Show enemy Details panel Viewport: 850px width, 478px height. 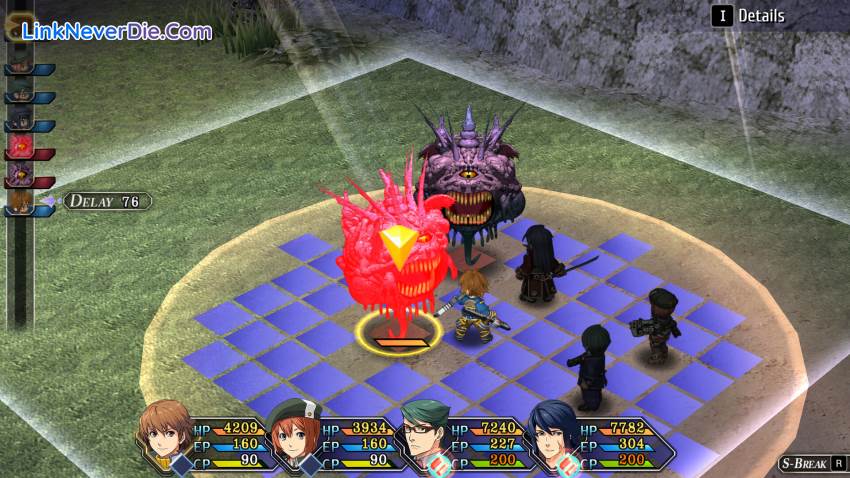[x=749, y=16]
